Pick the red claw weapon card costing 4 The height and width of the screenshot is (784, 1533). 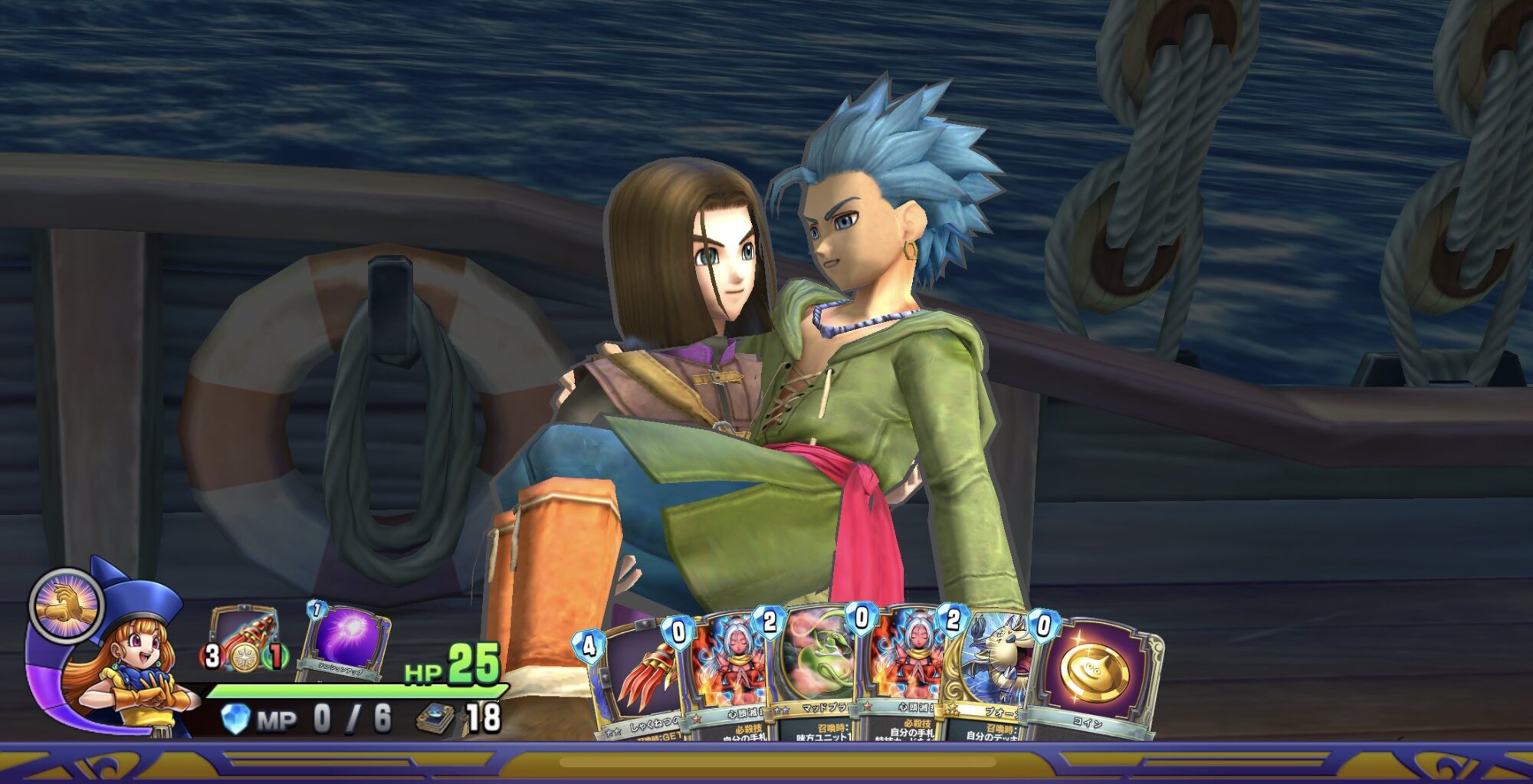[640, 678]
